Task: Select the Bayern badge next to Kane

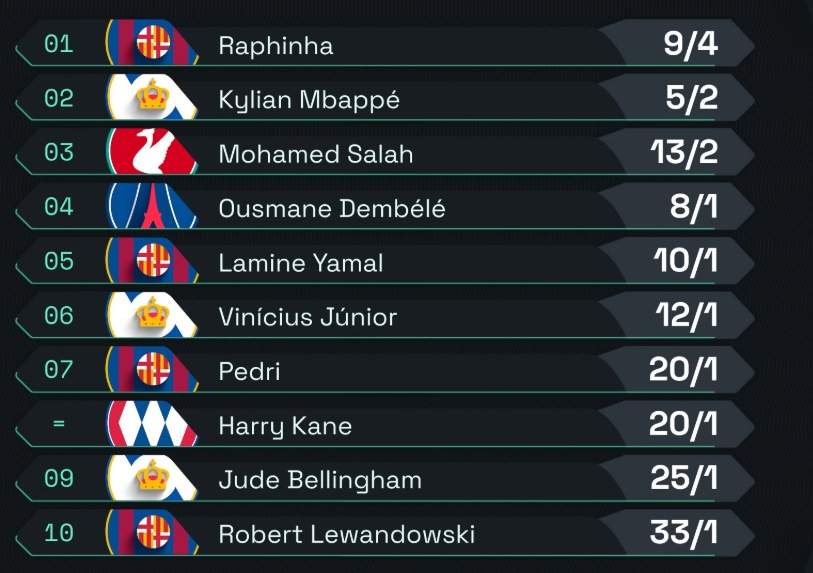Action: pos(153,425)
